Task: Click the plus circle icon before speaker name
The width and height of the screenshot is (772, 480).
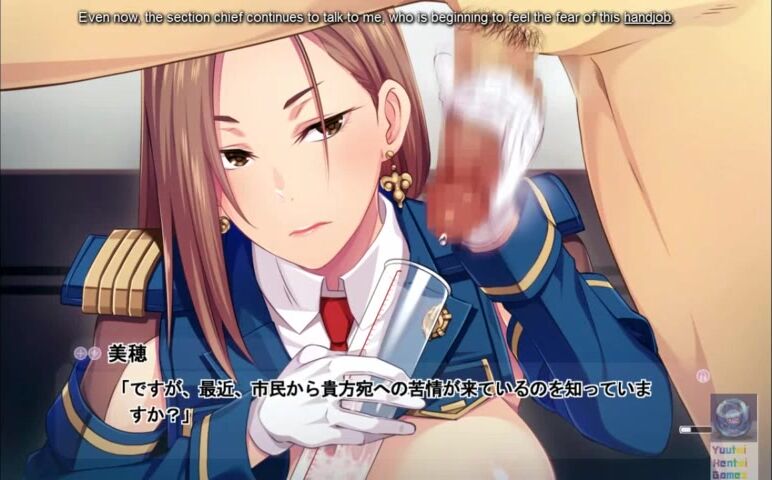Action: (81, 353)
